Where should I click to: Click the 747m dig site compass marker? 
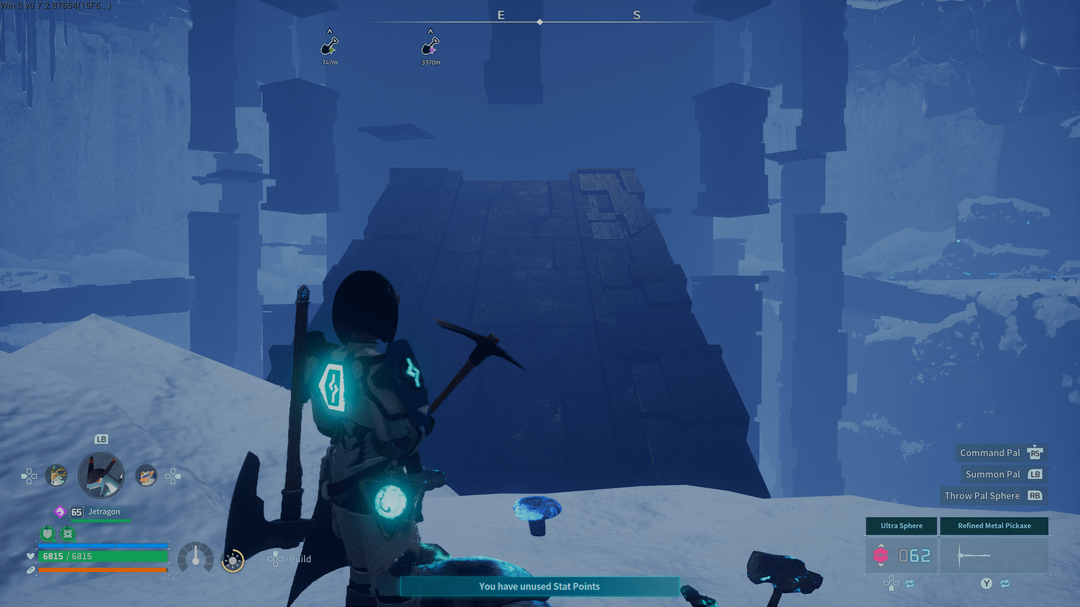click(329, 46)
